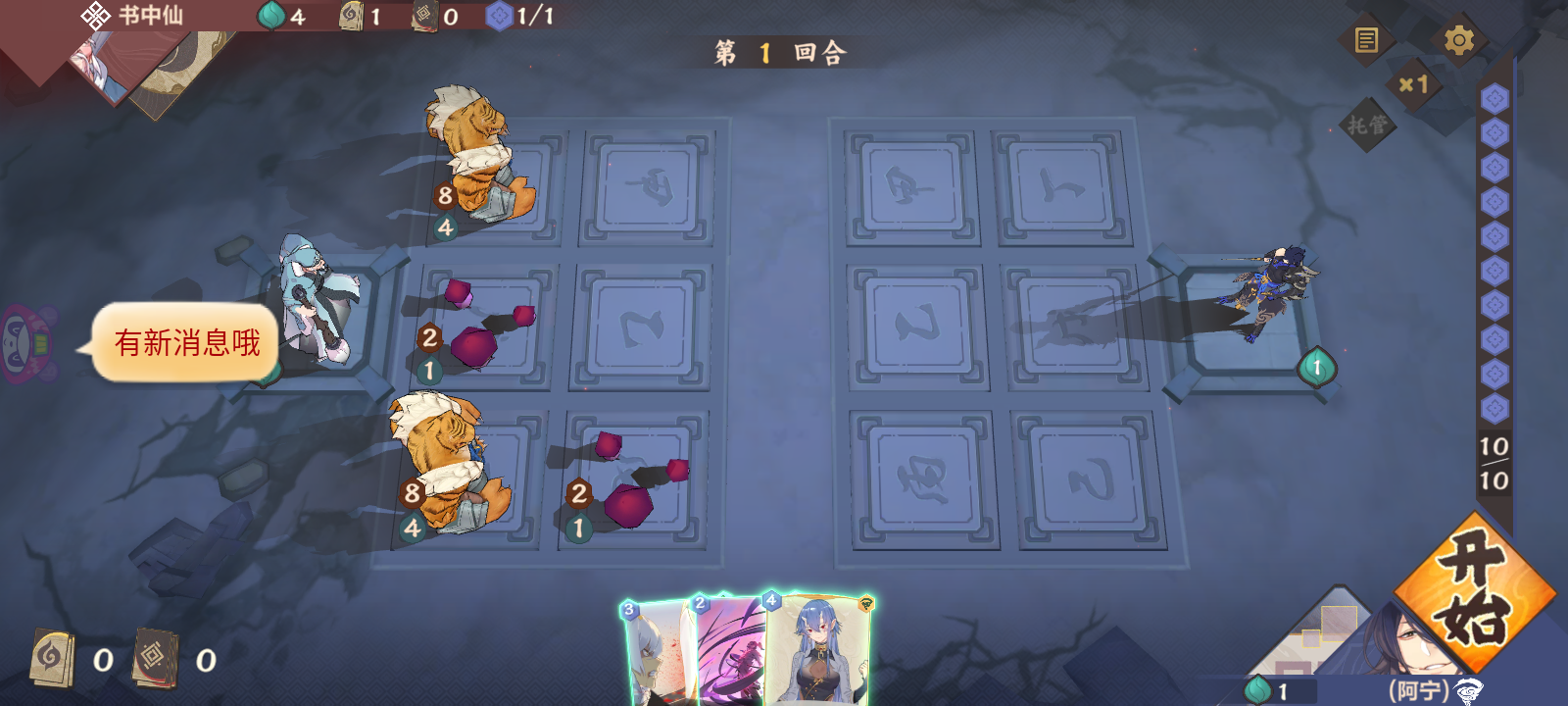Open the settings gear icon

pos(1461,39)
